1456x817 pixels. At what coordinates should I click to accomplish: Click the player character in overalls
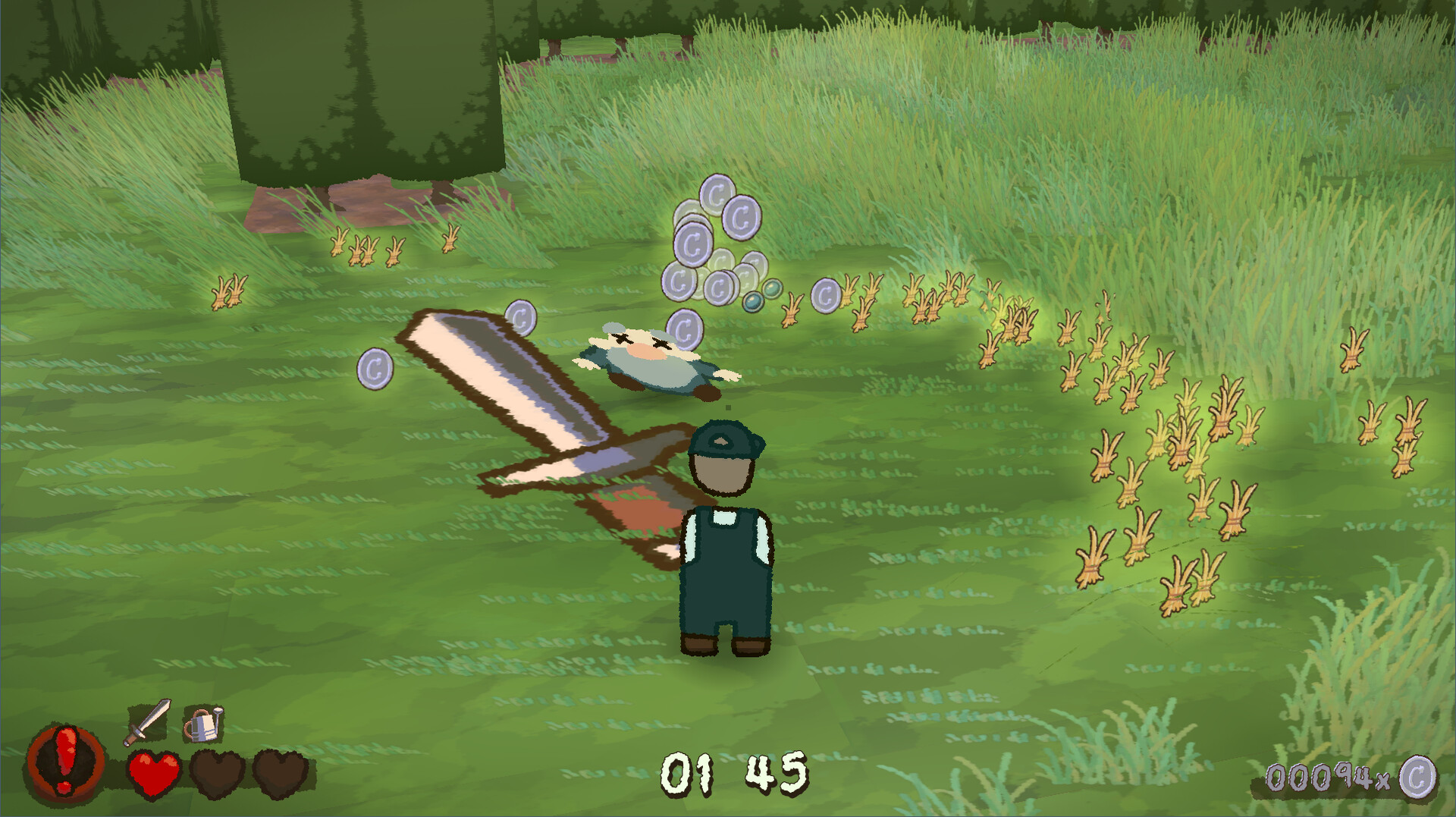726,554
